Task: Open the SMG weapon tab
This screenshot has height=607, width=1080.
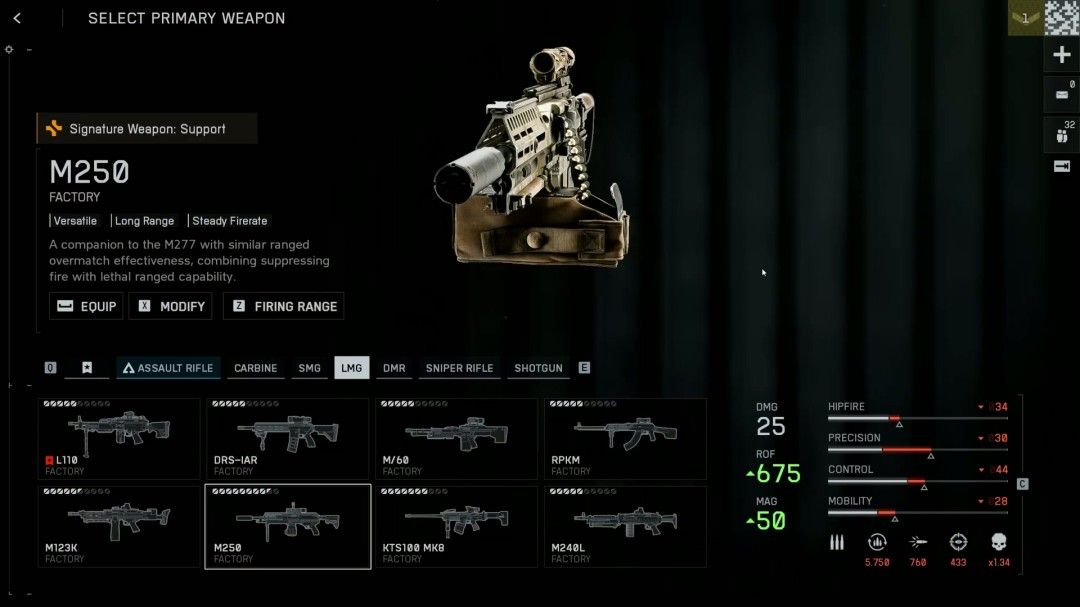Action: 310,368
